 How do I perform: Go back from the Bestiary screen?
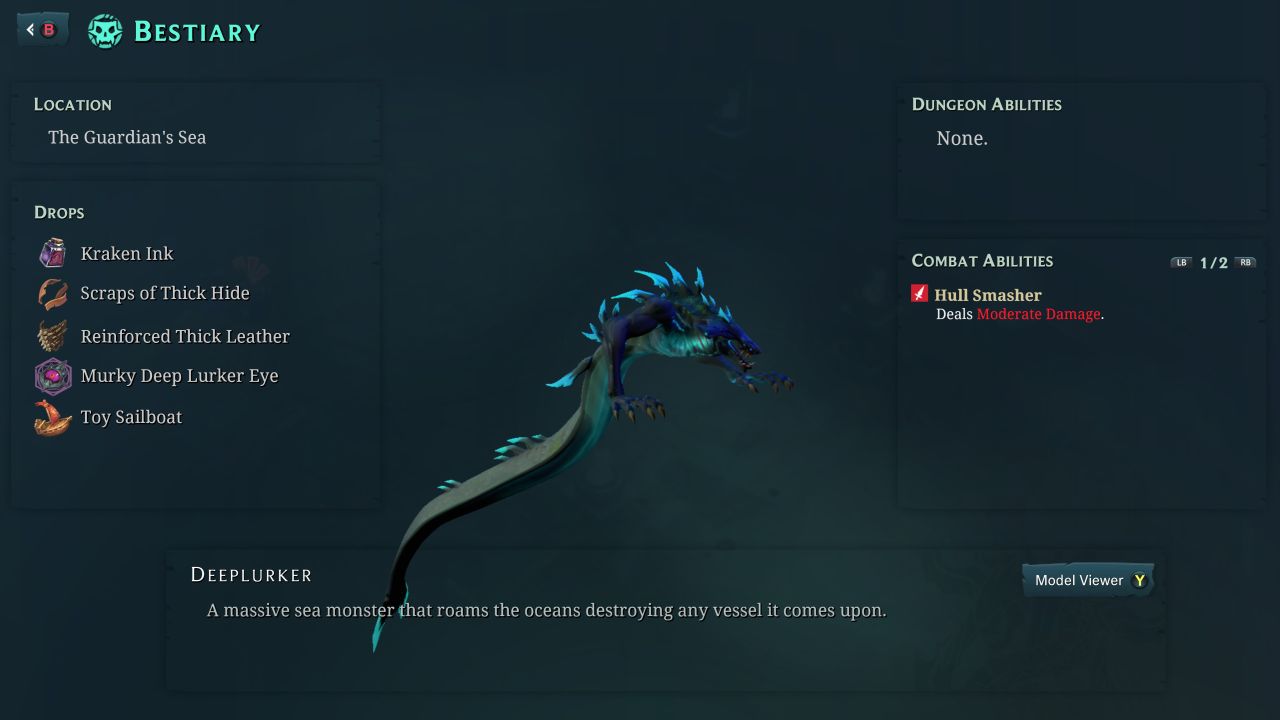(x=42, y=30)
